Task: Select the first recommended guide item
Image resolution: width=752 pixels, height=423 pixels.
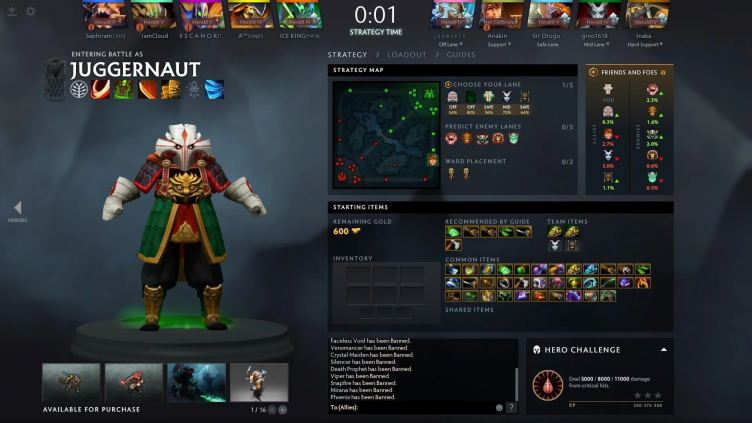Action: coord(453,231)
